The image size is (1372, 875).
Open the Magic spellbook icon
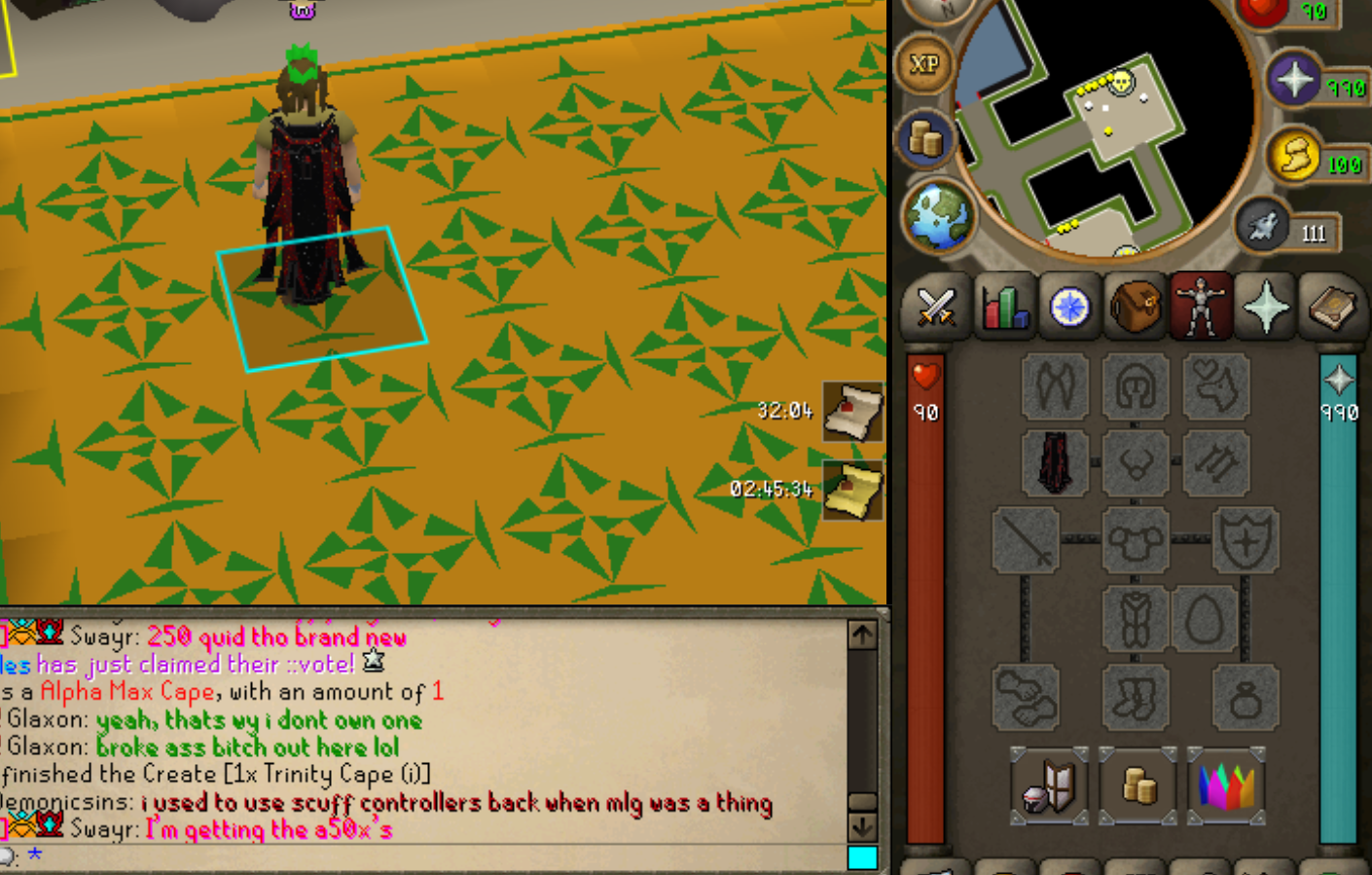point(1332,308)
